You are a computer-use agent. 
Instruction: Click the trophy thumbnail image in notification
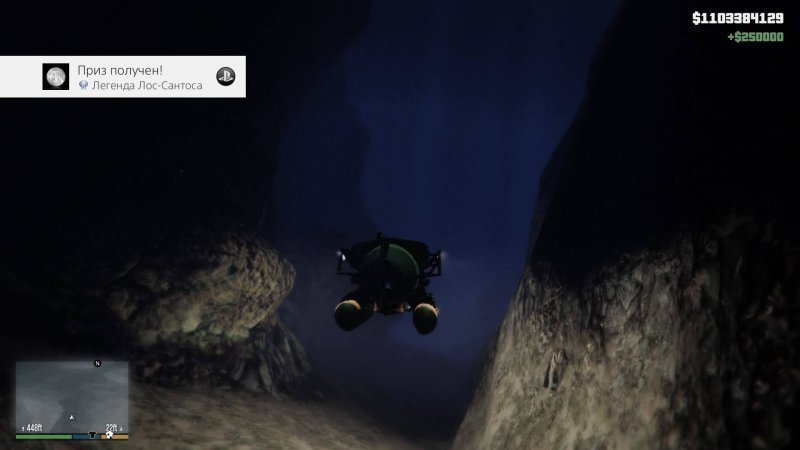click(55, 77)
